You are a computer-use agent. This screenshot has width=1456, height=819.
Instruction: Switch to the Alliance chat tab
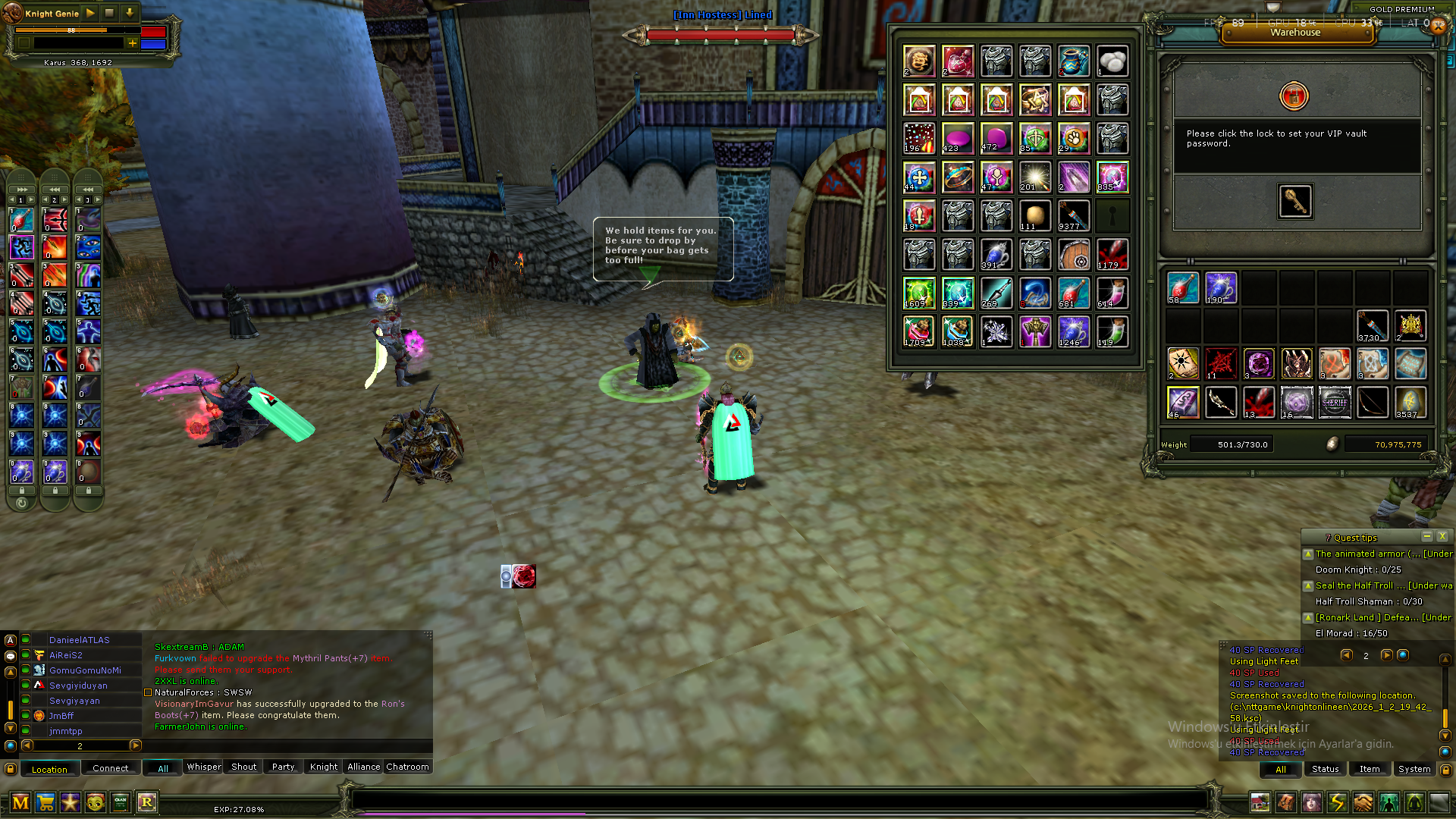(363, 767)
